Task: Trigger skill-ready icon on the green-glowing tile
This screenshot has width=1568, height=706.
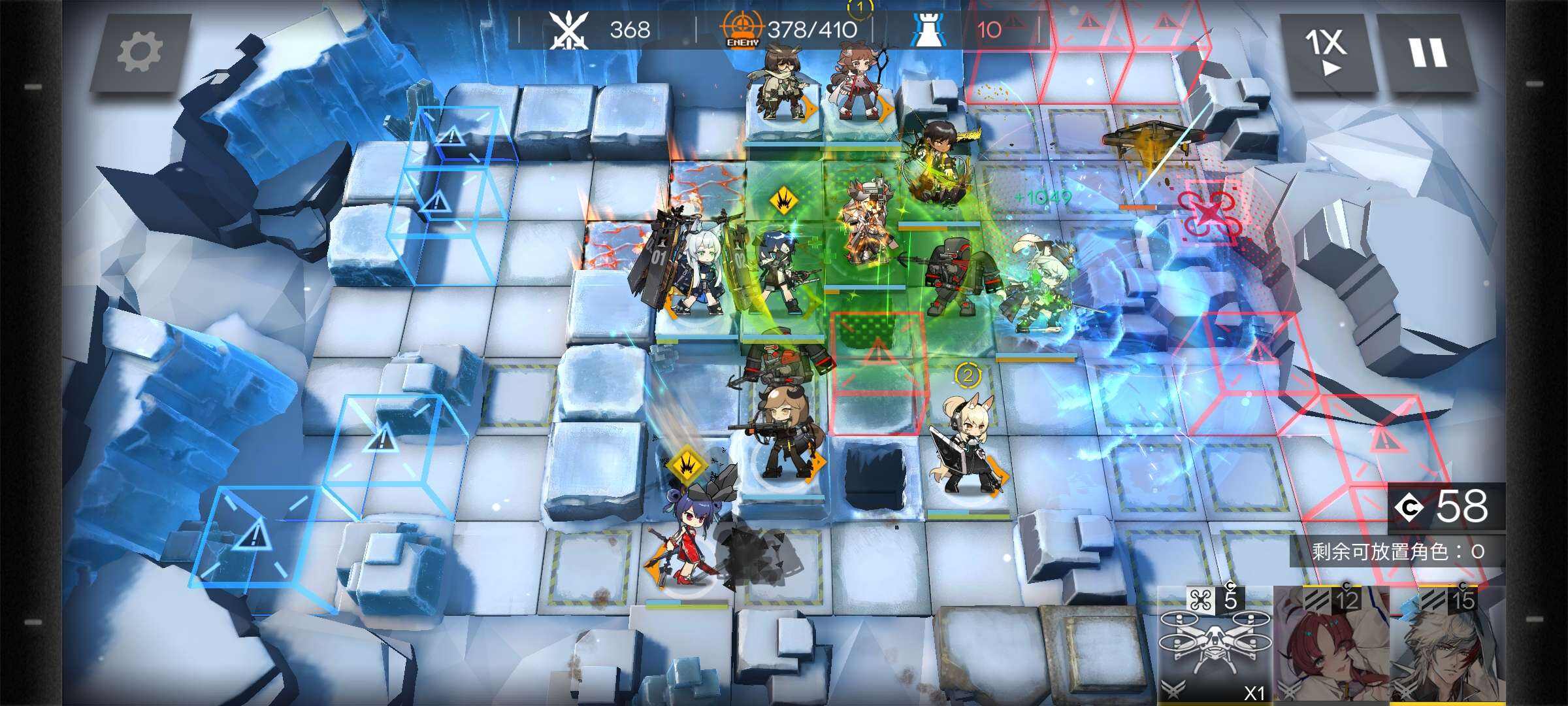Action: (783, 201)
